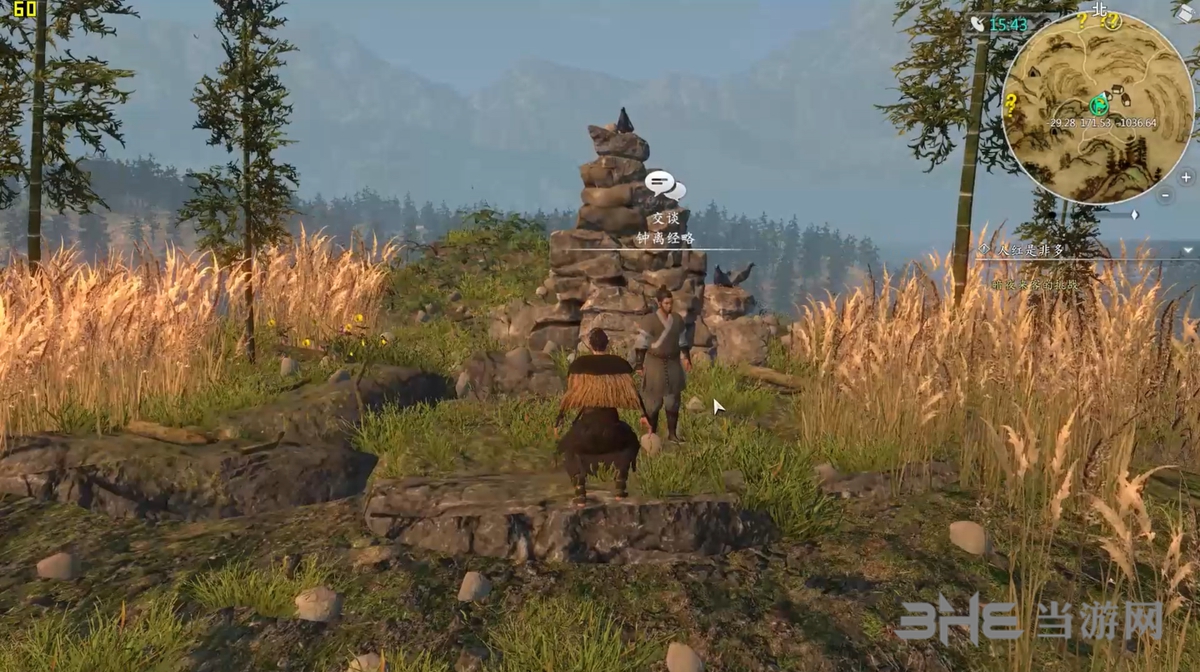Select the circled question mark at minimap top

pos(1112,21)
